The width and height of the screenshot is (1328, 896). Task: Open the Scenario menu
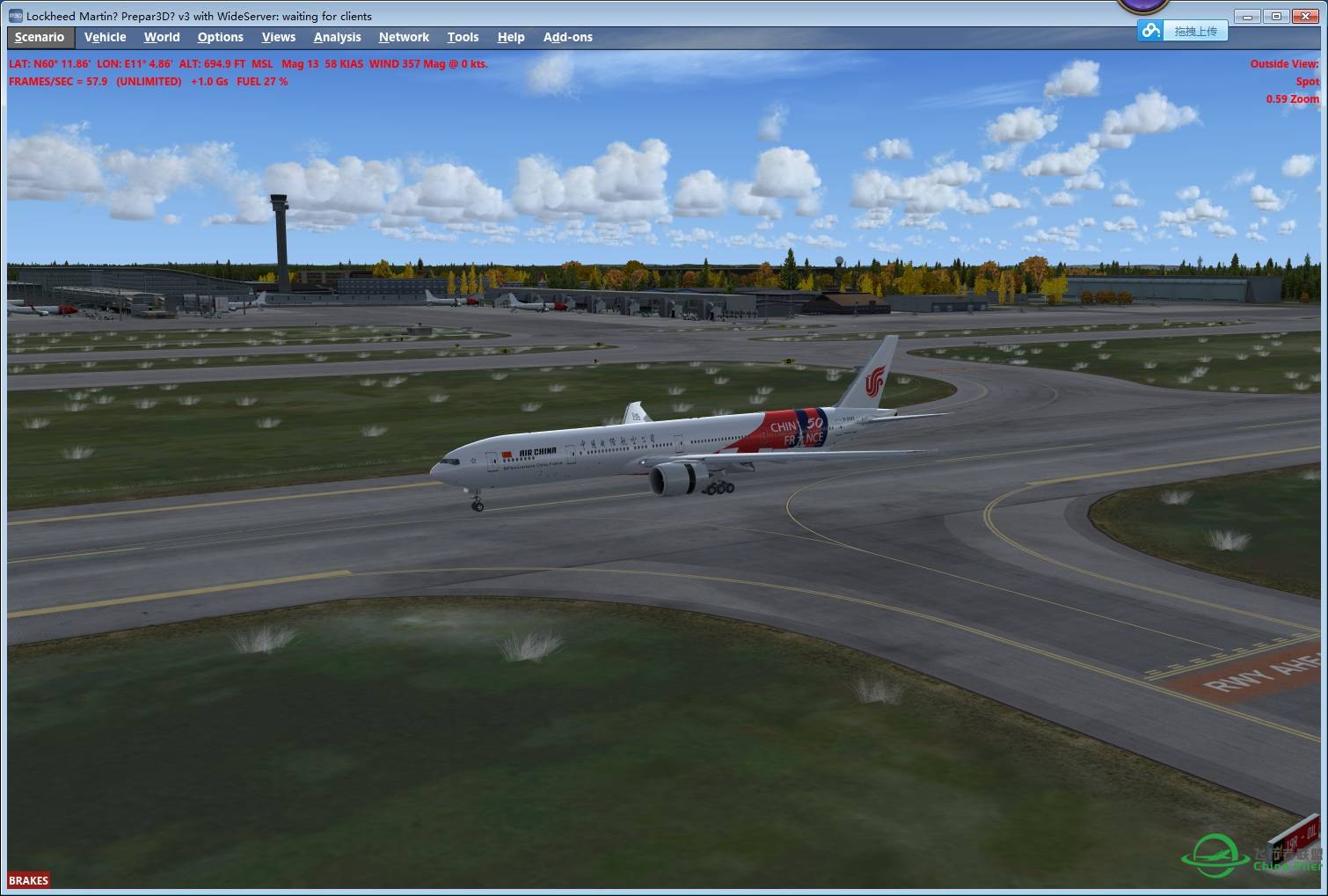[x=40, y=37]
